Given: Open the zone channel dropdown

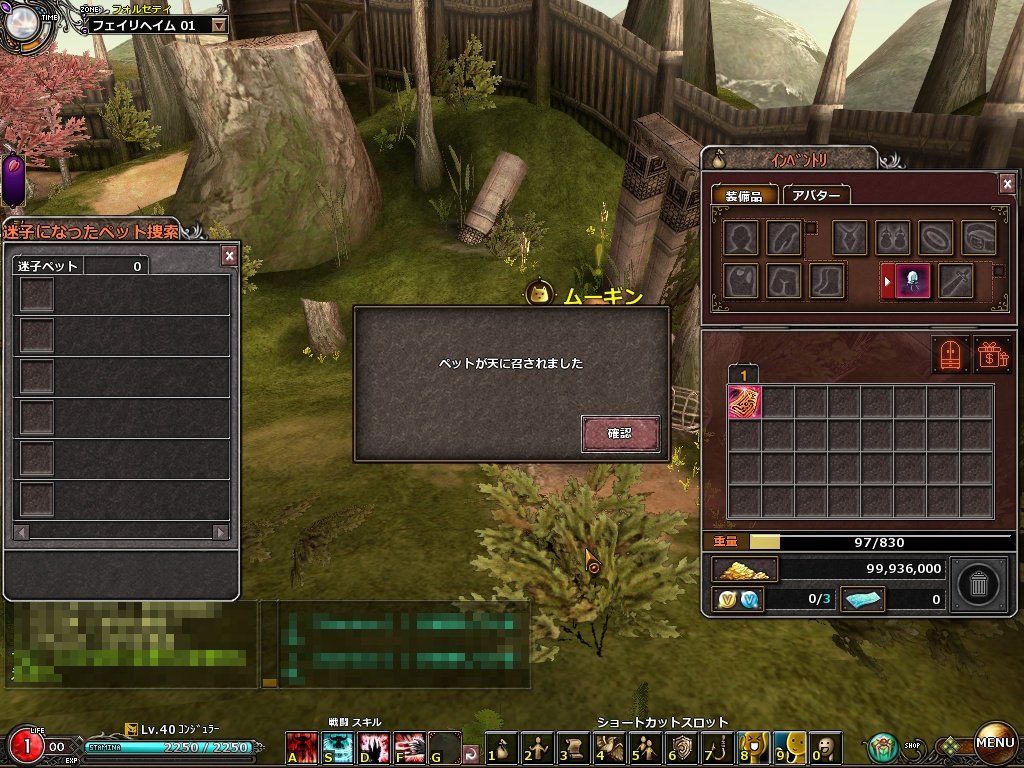Looking at the screenshot, I should click(x=220, y=25).
